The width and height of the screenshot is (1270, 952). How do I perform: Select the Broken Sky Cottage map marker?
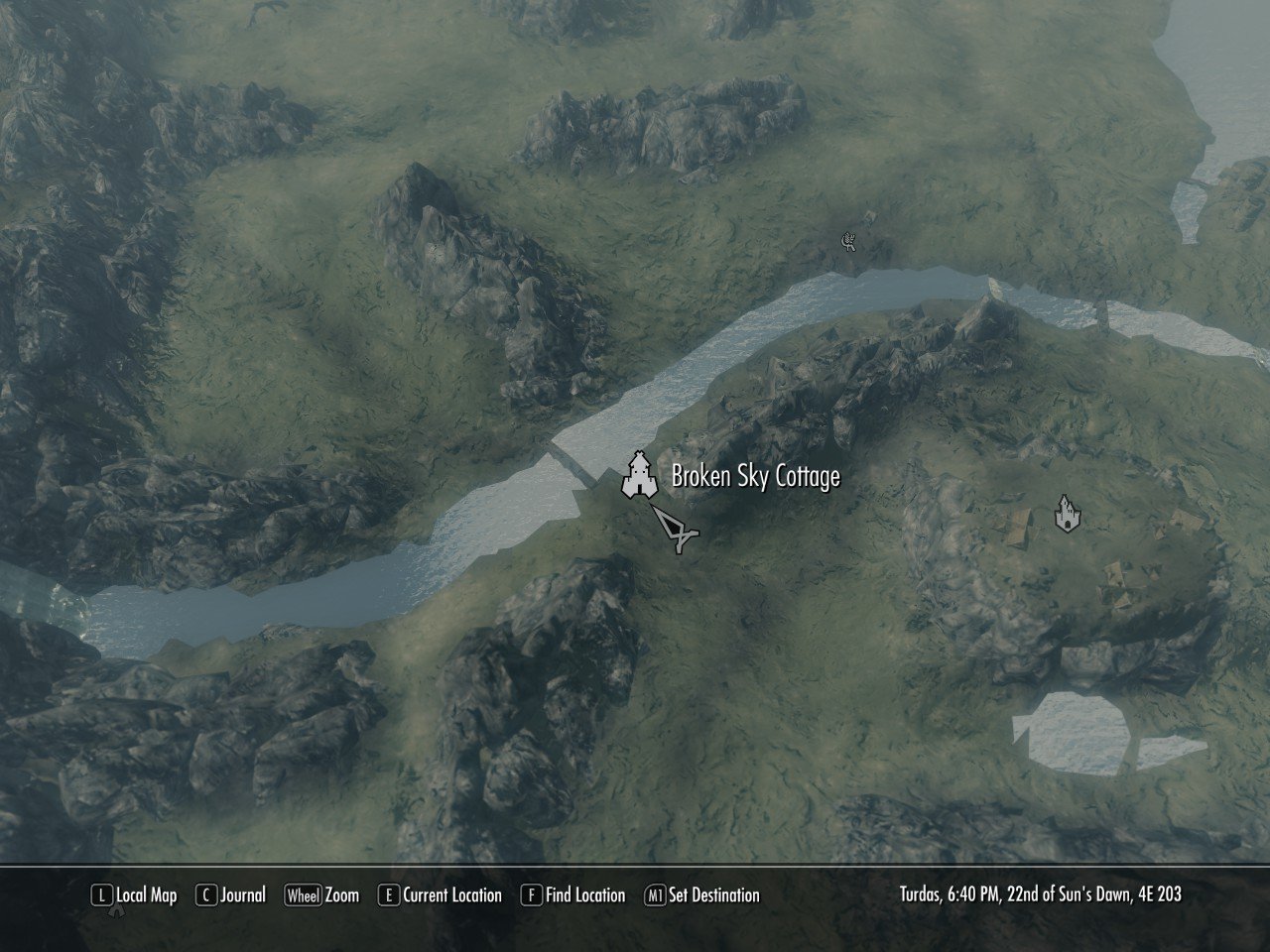(x=640, y=476)
